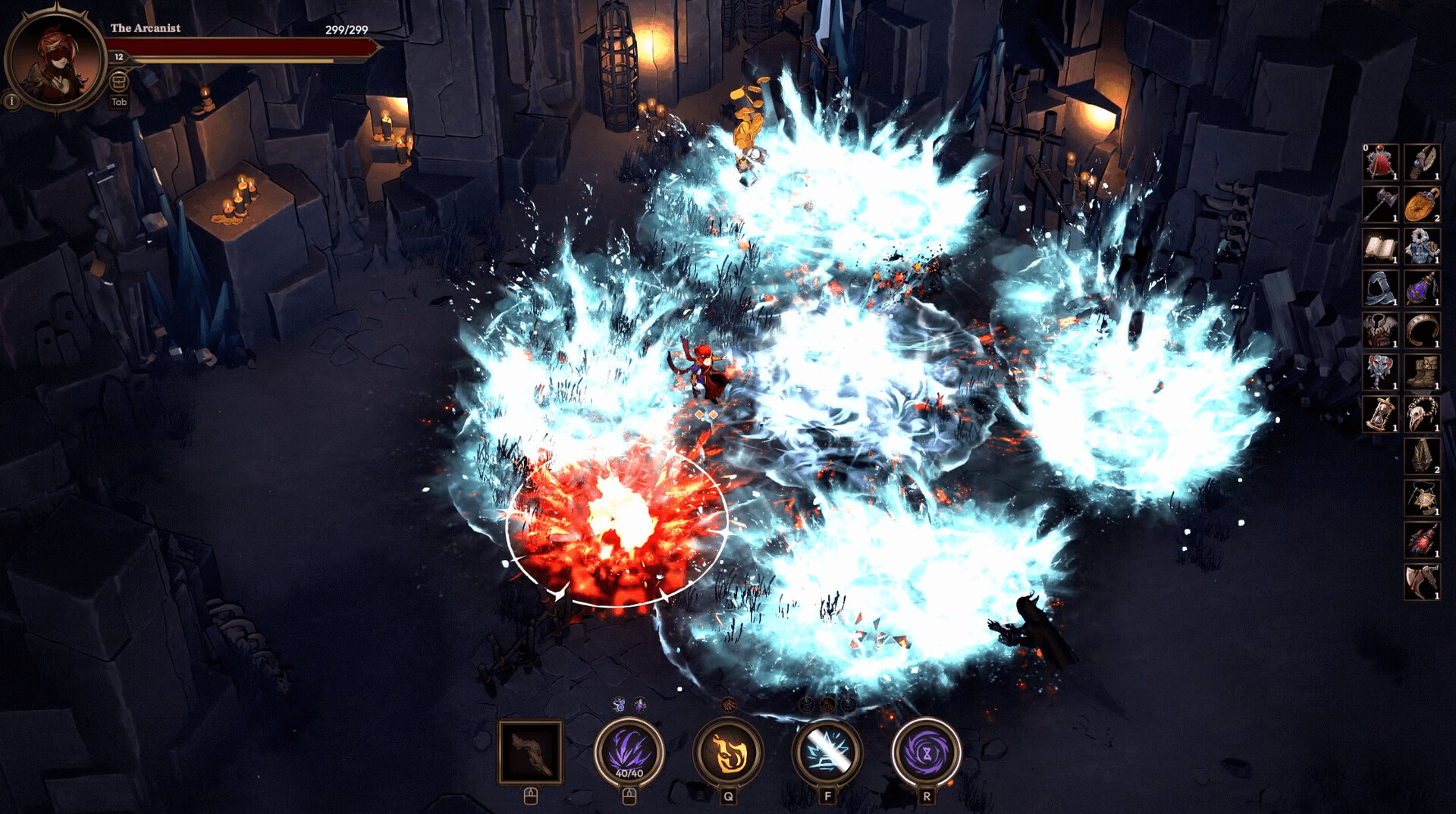
Task: Open the chest inventory icon
Action: (x=119, y=80)
